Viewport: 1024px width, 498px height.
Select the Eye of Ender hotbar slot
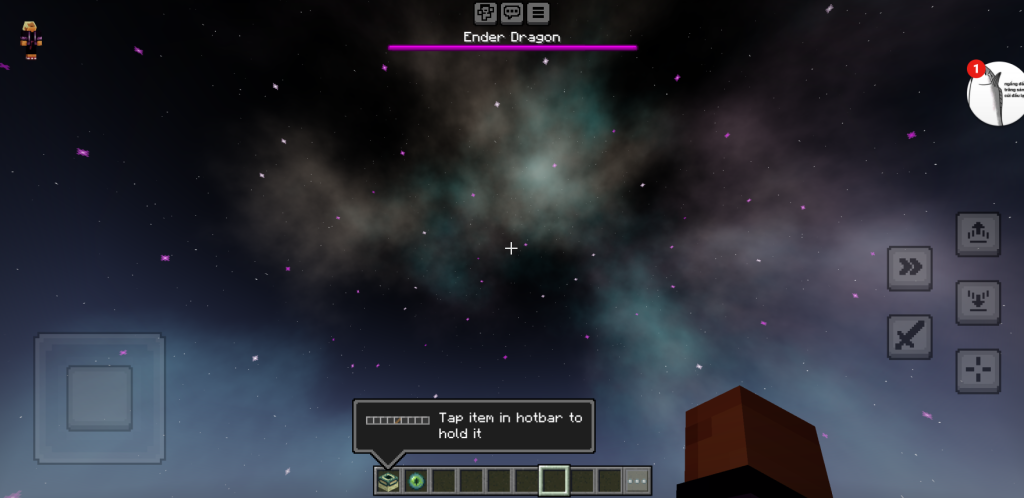(x=415, y=481)
